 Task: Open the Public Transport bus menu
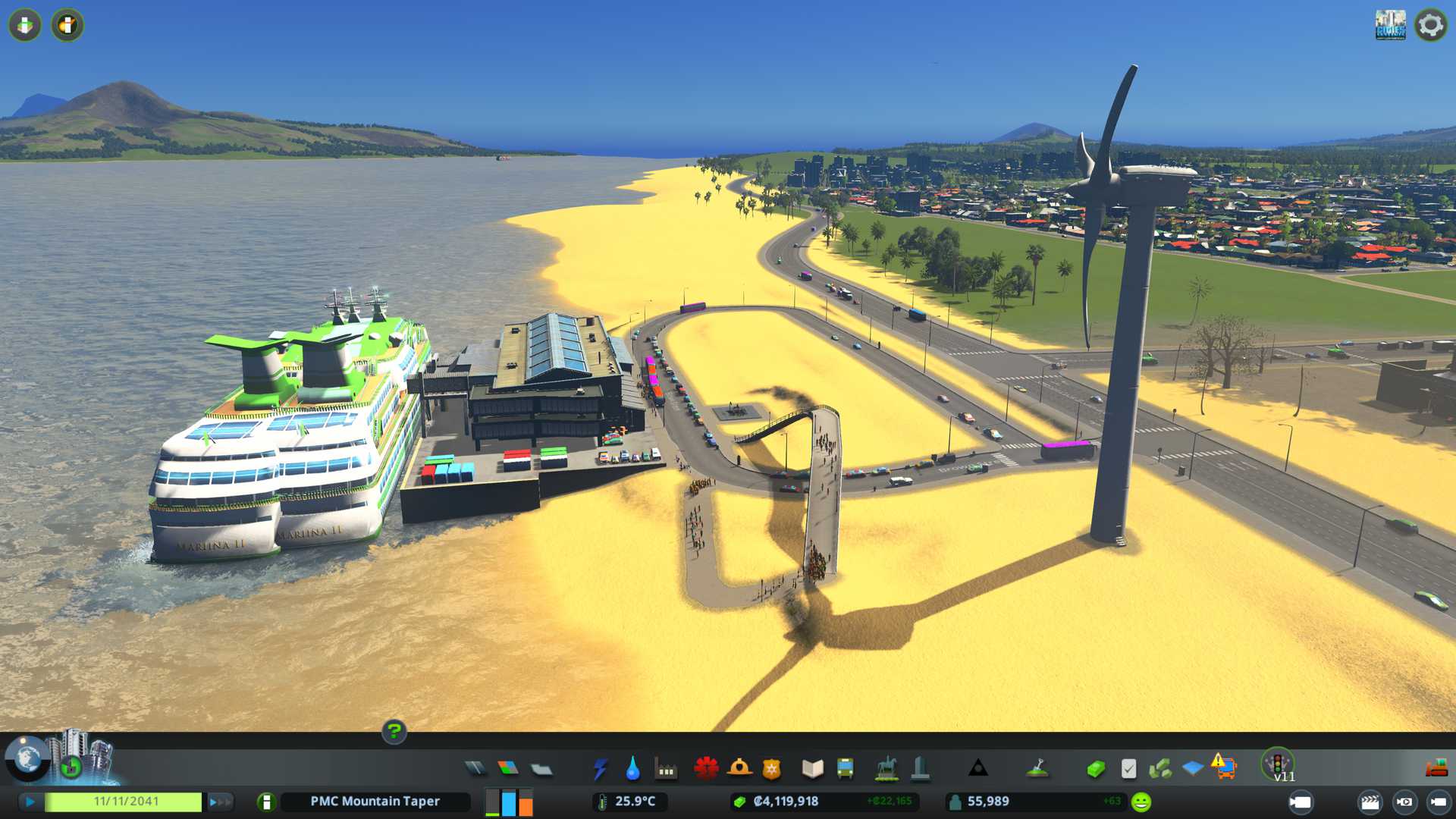[x=845, y=769]
